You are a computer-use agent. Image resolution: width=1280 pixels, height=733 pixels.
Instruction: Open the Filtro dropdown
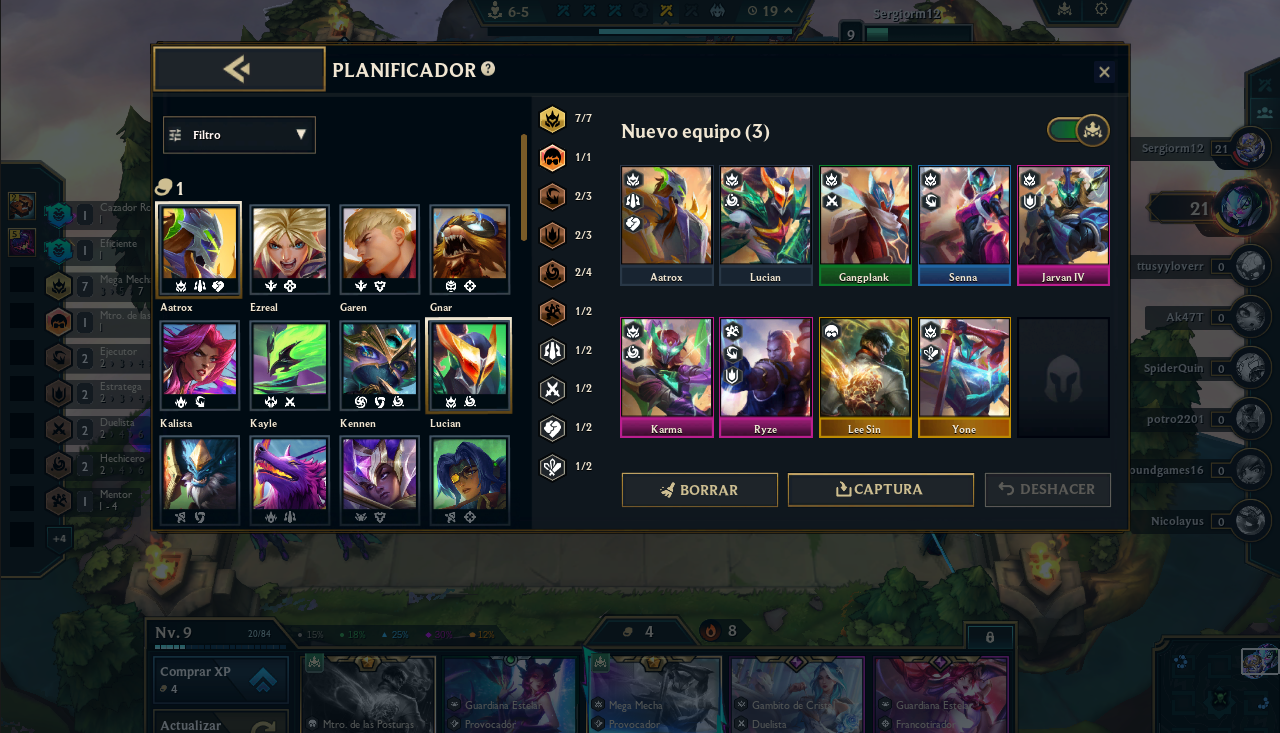point(239,135)
